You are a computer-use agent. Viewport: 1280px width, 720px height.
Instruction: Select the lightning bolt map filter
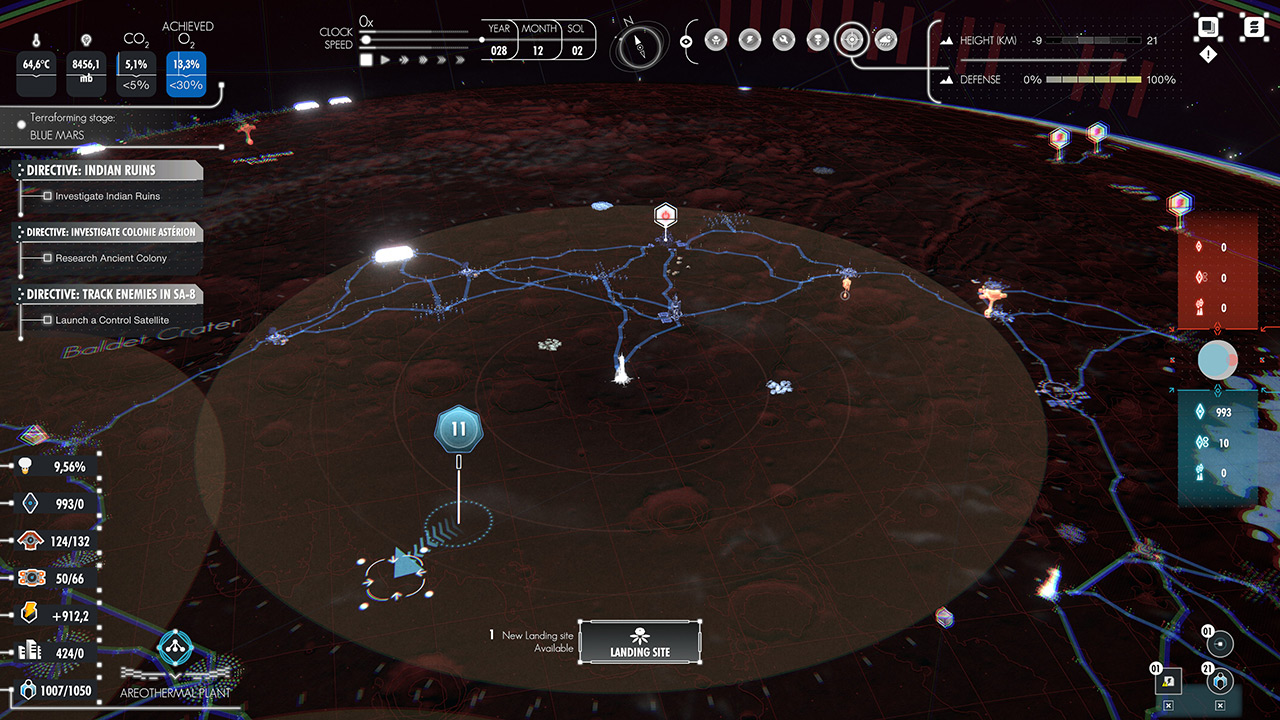[x=749, y=40]
